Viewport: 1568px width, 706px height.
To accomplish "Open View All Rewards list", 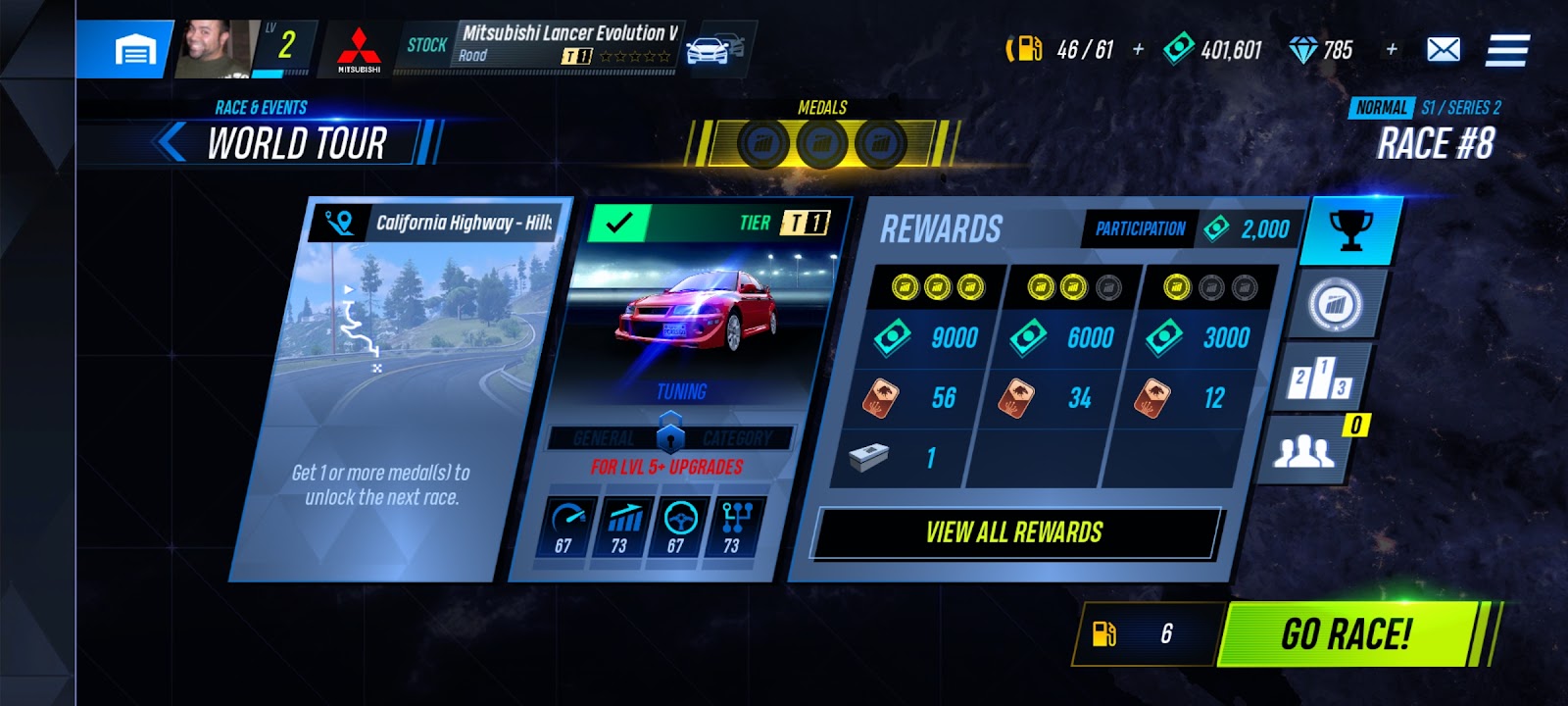I will coord(1014,532).
